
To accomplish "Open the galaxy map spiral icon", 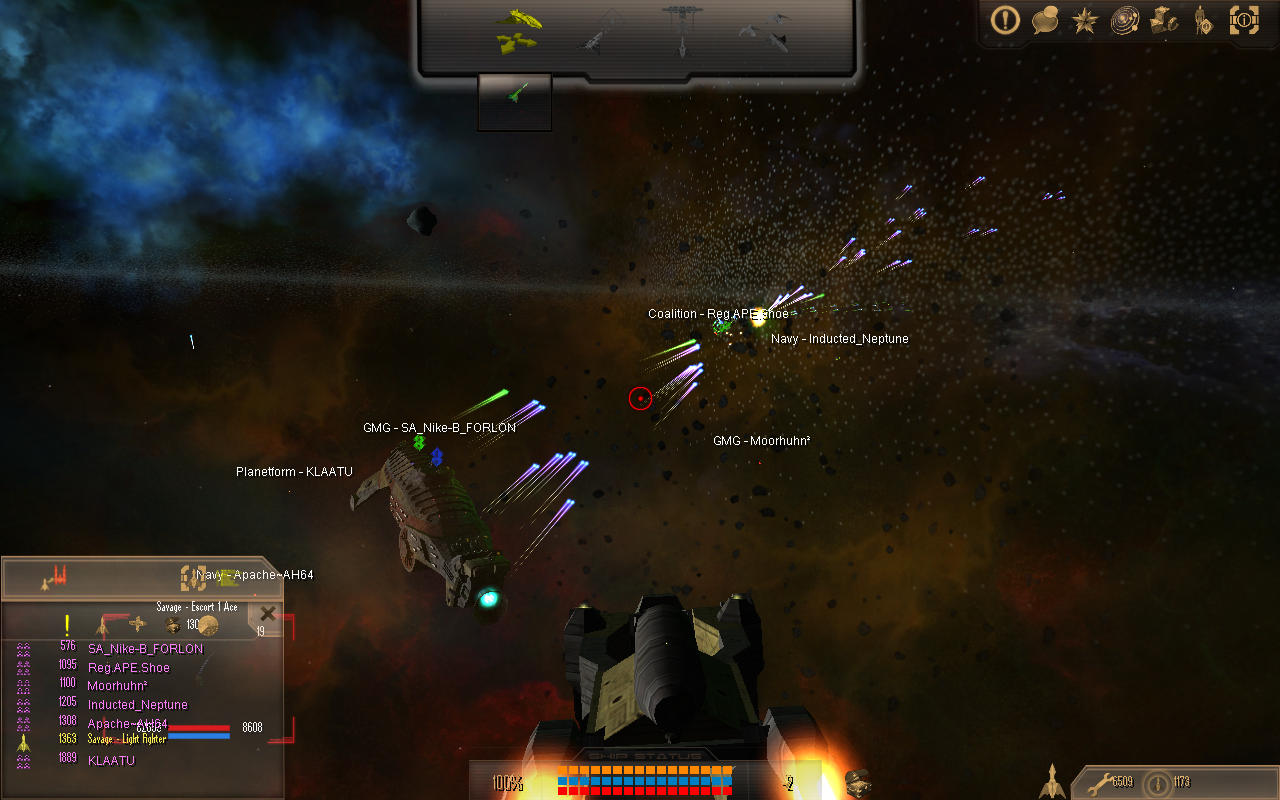I will click(x=1124, y=20).
